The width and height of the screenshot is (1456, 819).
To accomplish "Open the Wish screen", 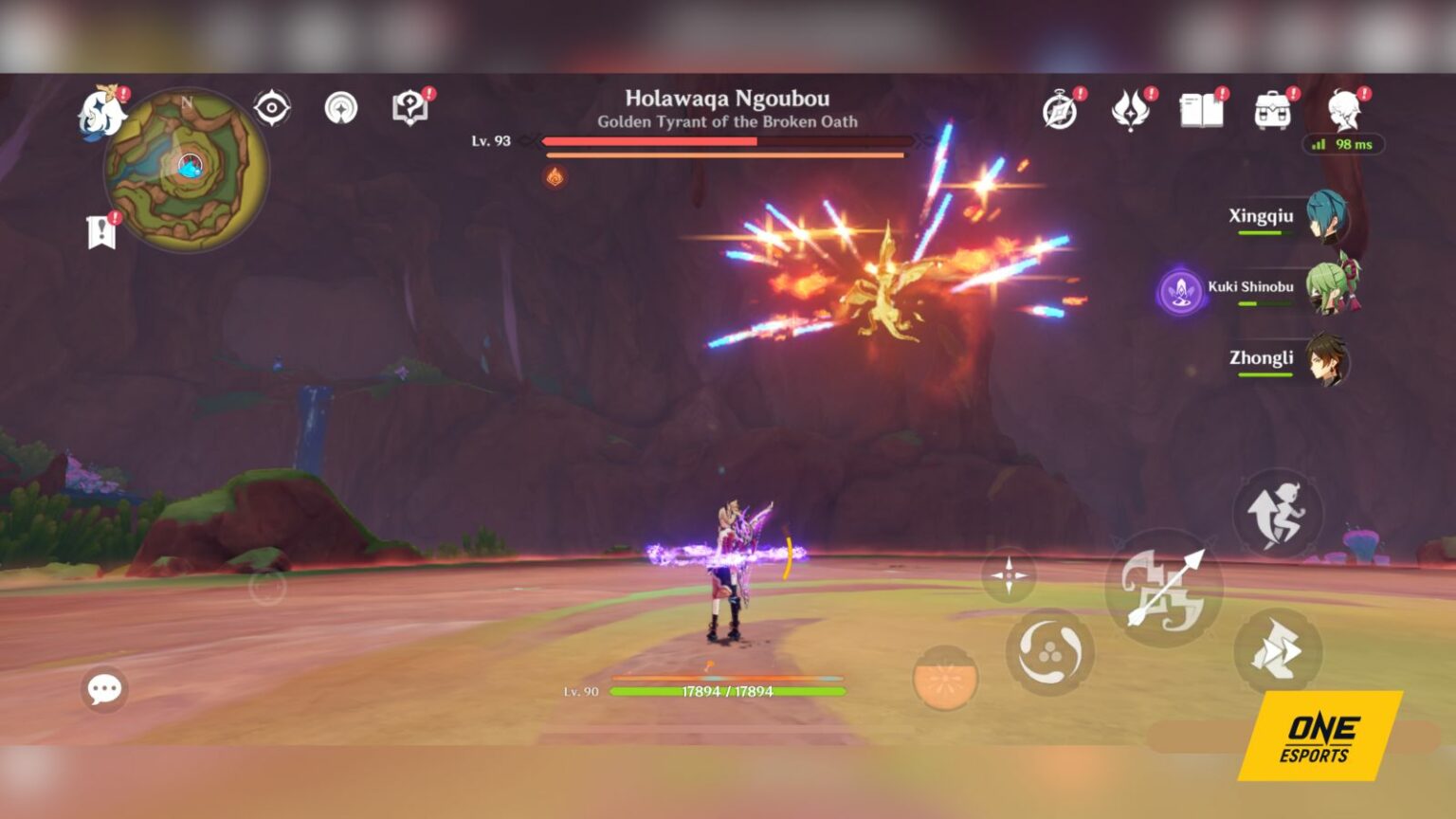I will 1130,109.
